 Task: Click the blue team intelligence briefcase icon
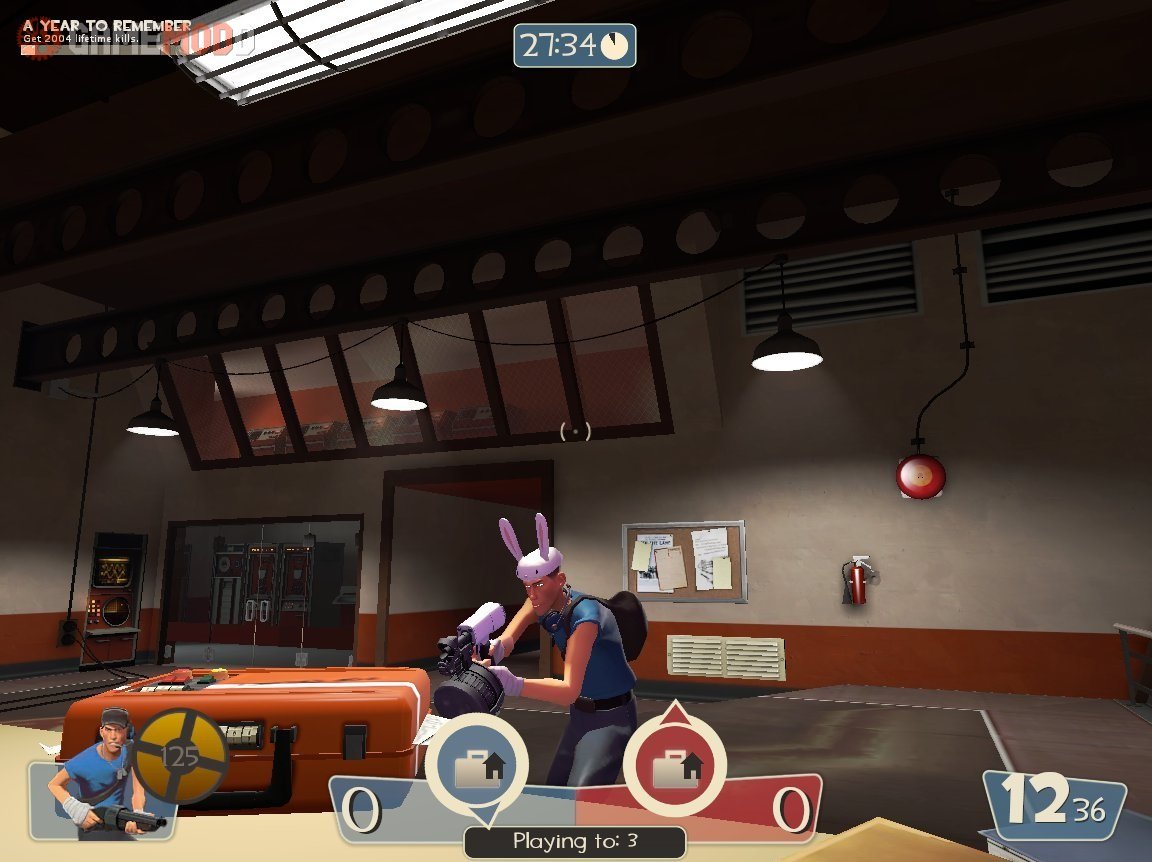point(476,767)
